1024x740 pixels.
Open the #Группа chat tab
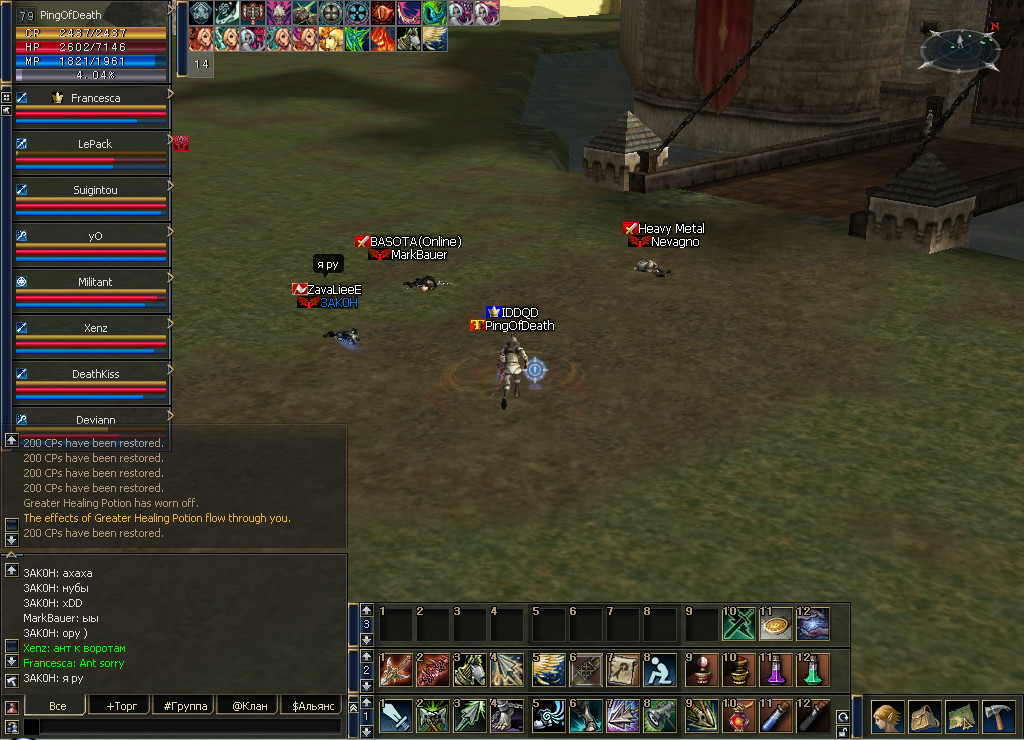(185, 705)
